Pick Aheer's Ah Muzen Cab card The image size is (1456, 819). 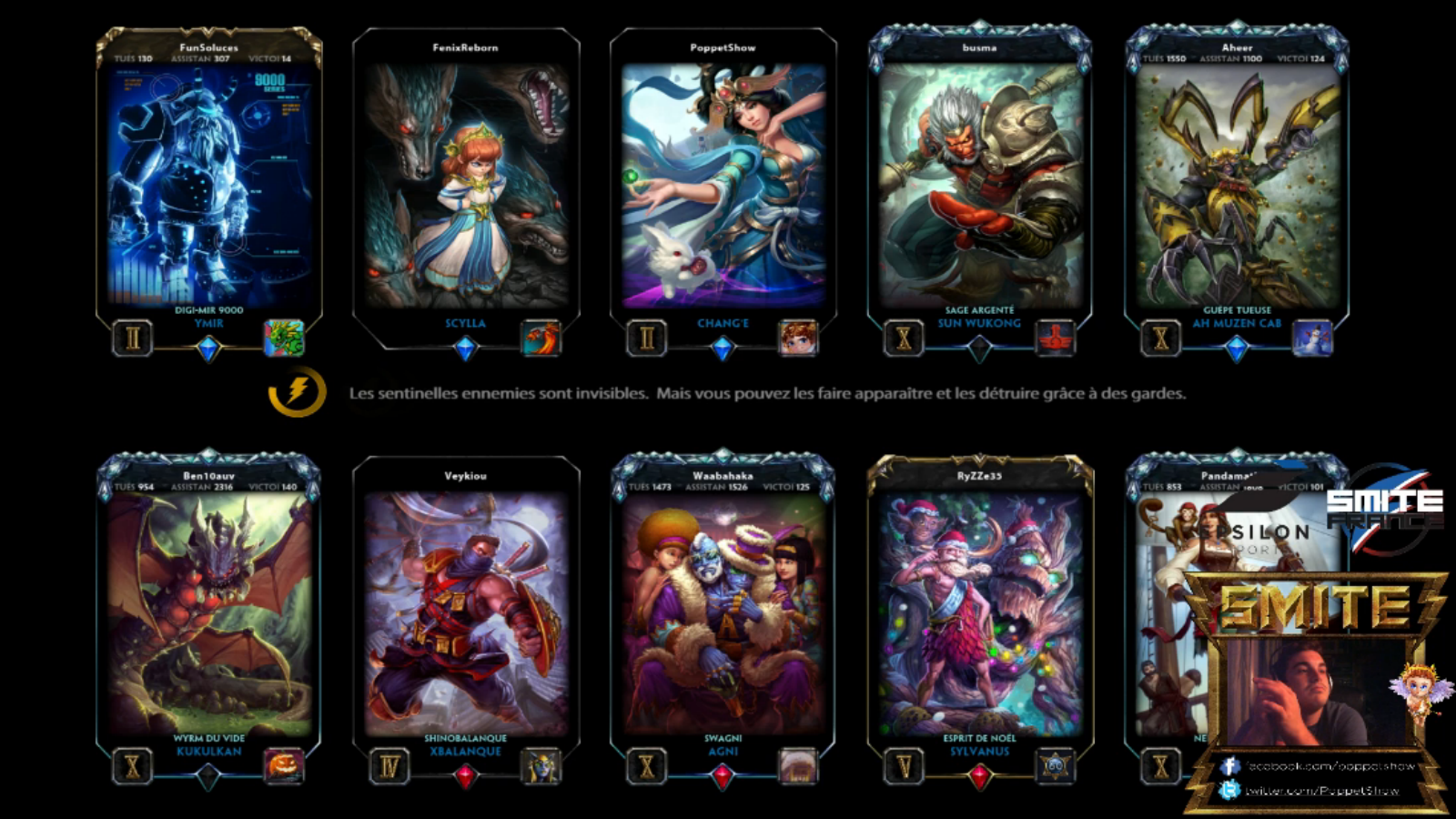pyautogui.click(x=1236, y=187)
